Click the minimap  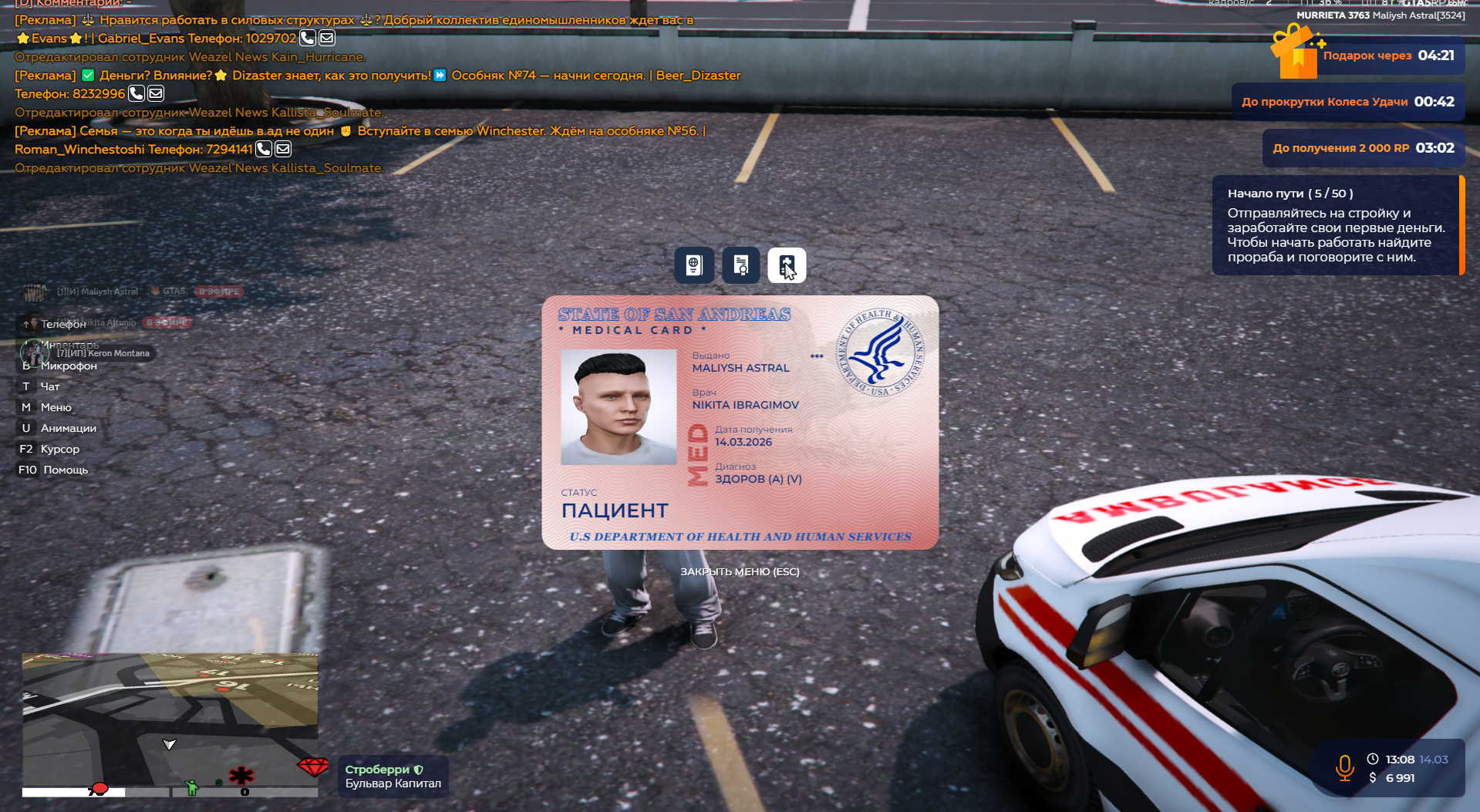[170, 725]
